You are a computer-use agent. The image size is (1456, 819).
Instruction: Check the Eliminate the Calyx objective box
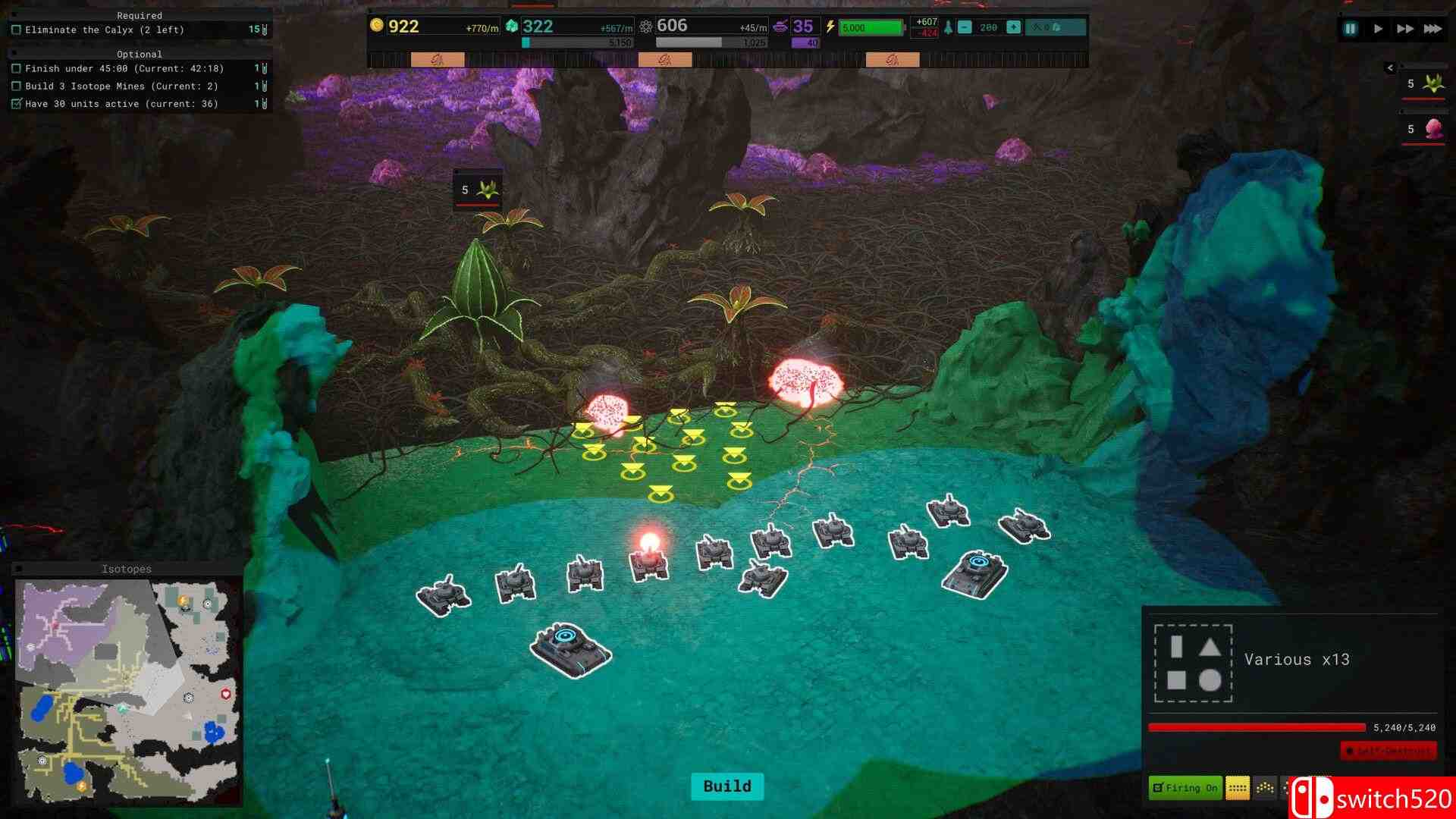[17, 30]
